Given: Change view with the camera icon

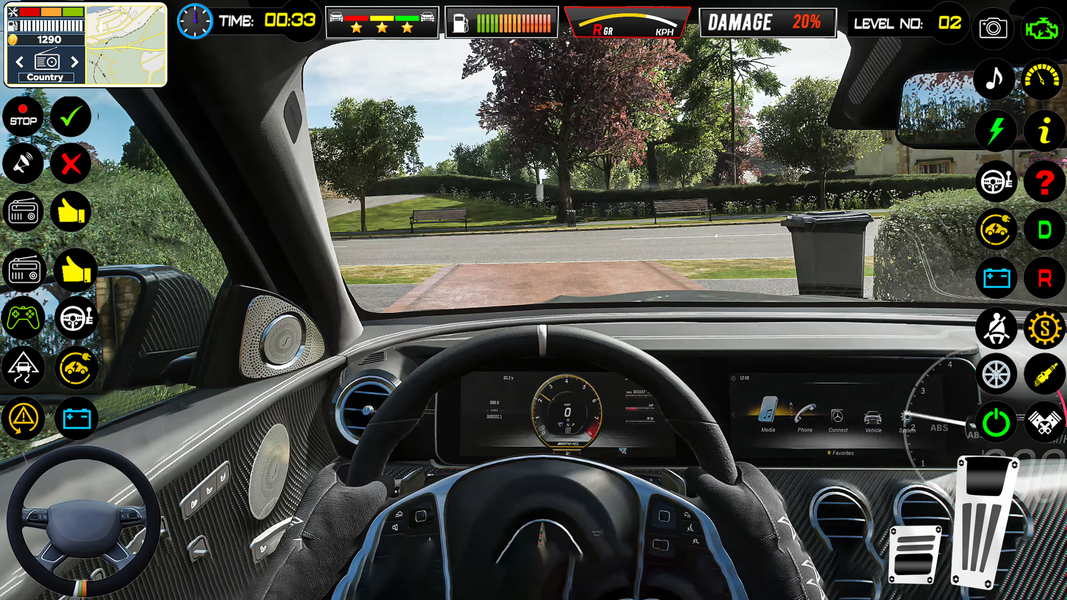Looking at the screenshot, I should coord(993,28).
